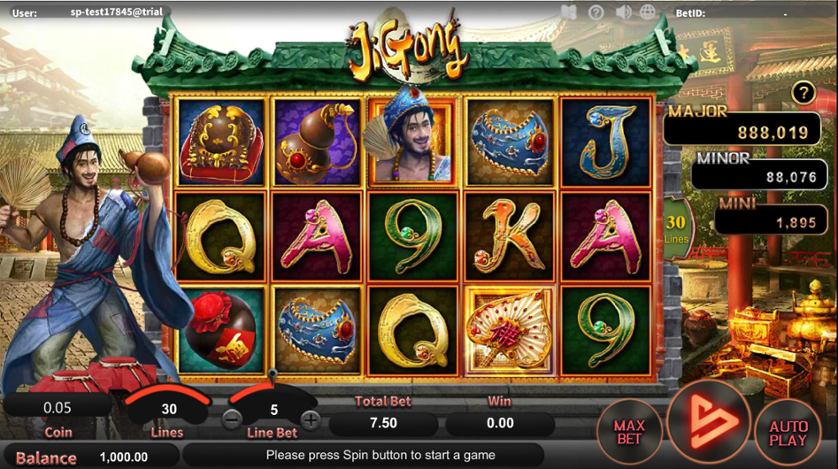Viewport: 838px width, 469px height.
Task: Activate AUTO PLAY
Action: pyautogui.click(x=788, y=432)
